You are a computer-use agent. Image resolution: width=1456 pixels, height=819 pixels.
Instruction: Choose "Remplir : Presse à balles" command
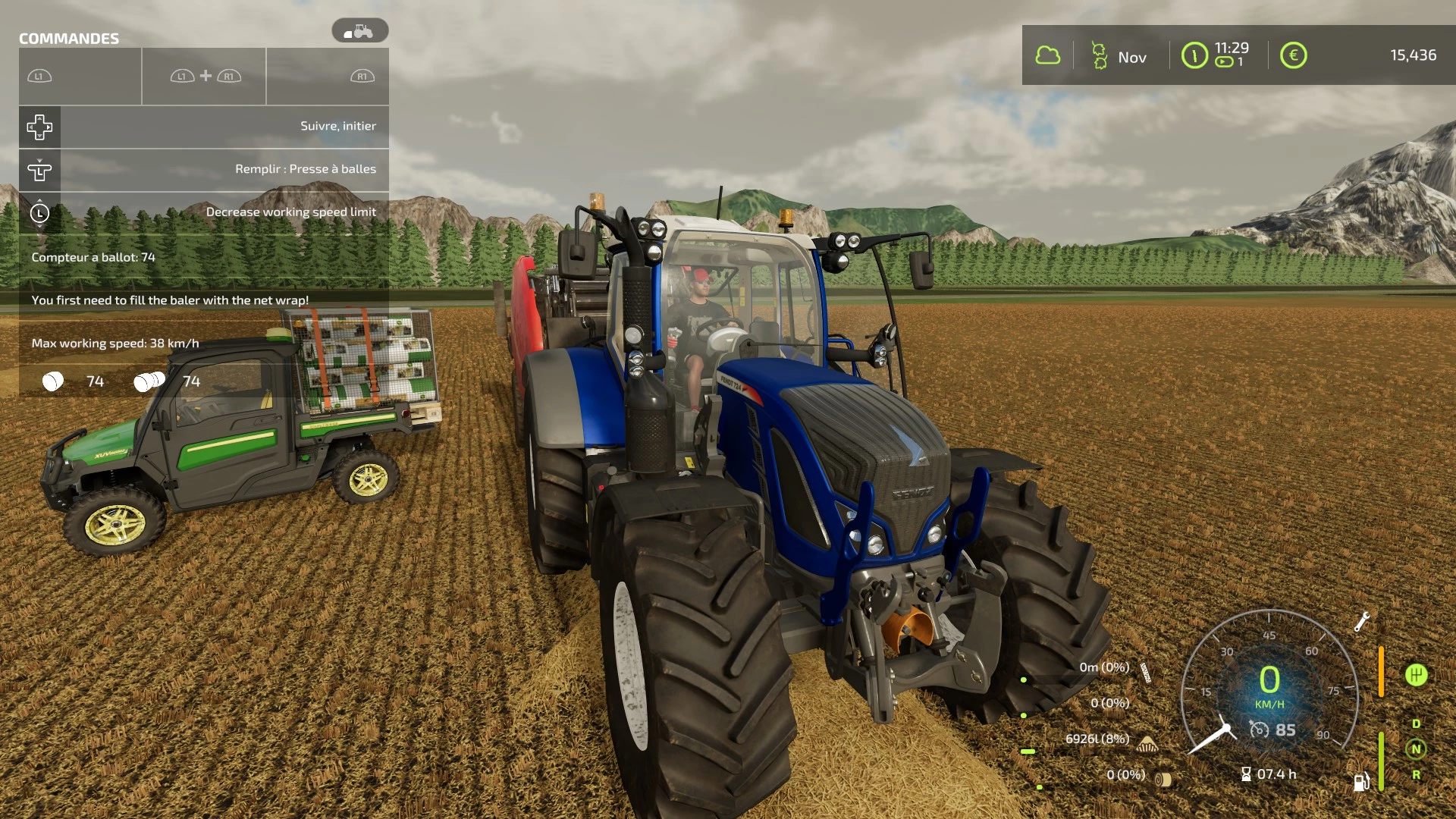(203, 170)
